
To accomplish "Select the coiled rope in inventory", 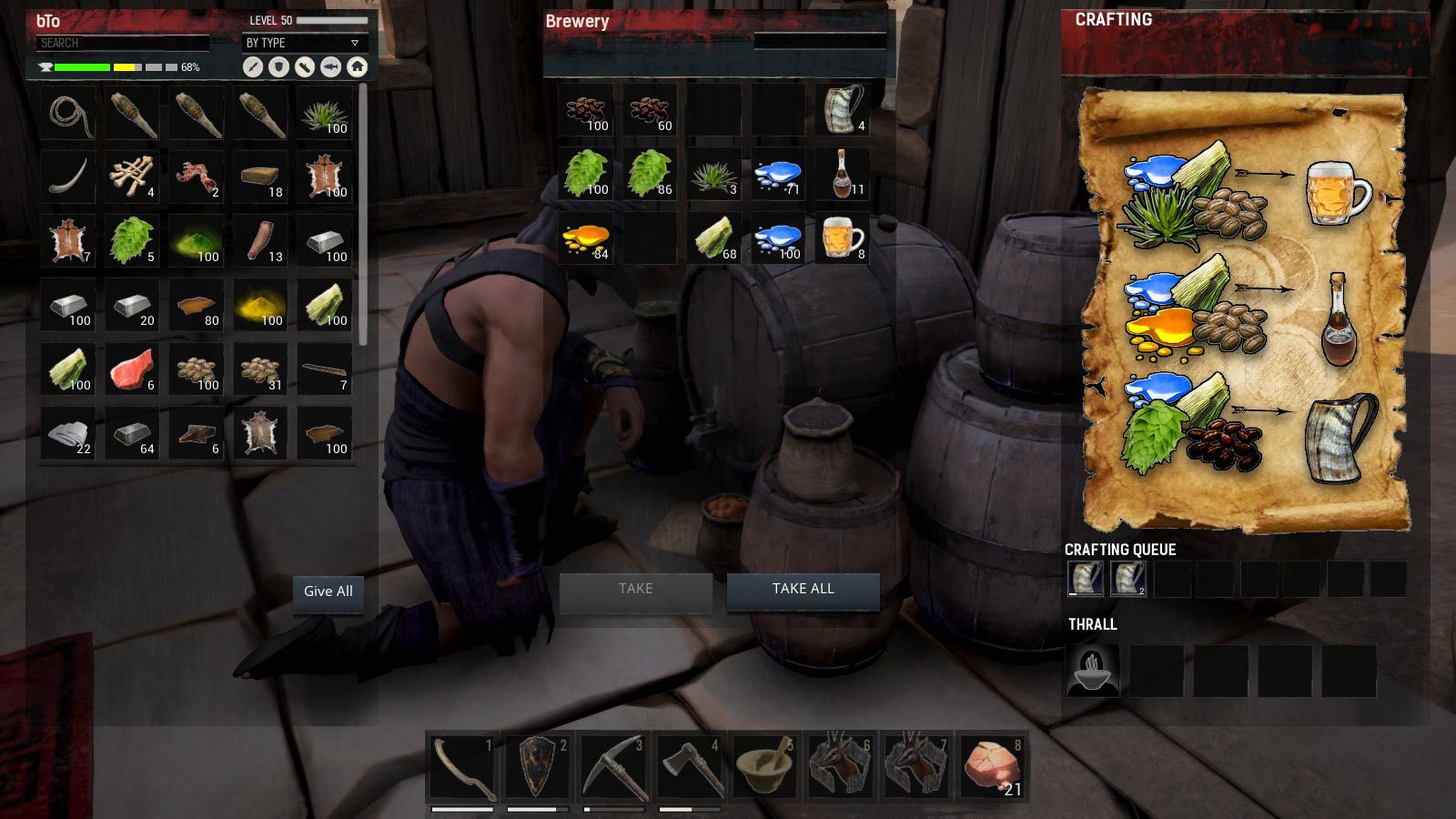I will click(69, 115).
